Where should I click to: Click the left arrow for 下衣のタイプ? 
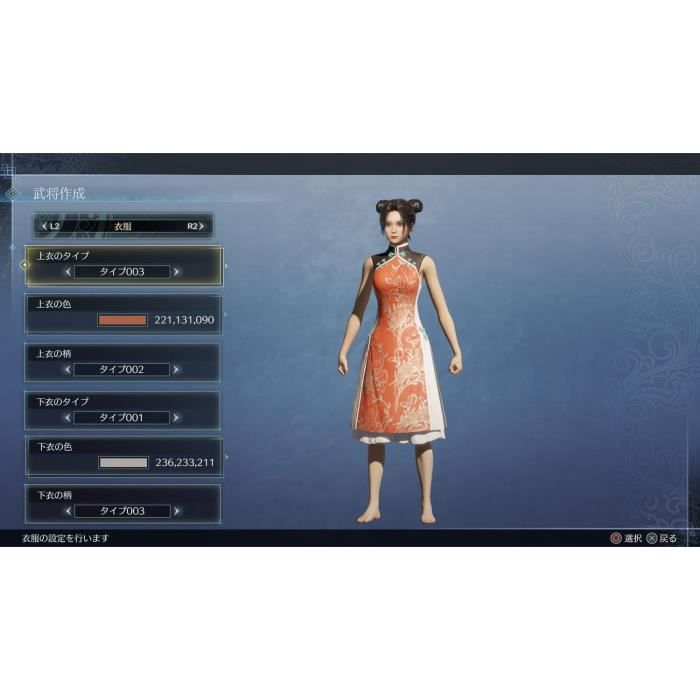click(x=68, y=417)
